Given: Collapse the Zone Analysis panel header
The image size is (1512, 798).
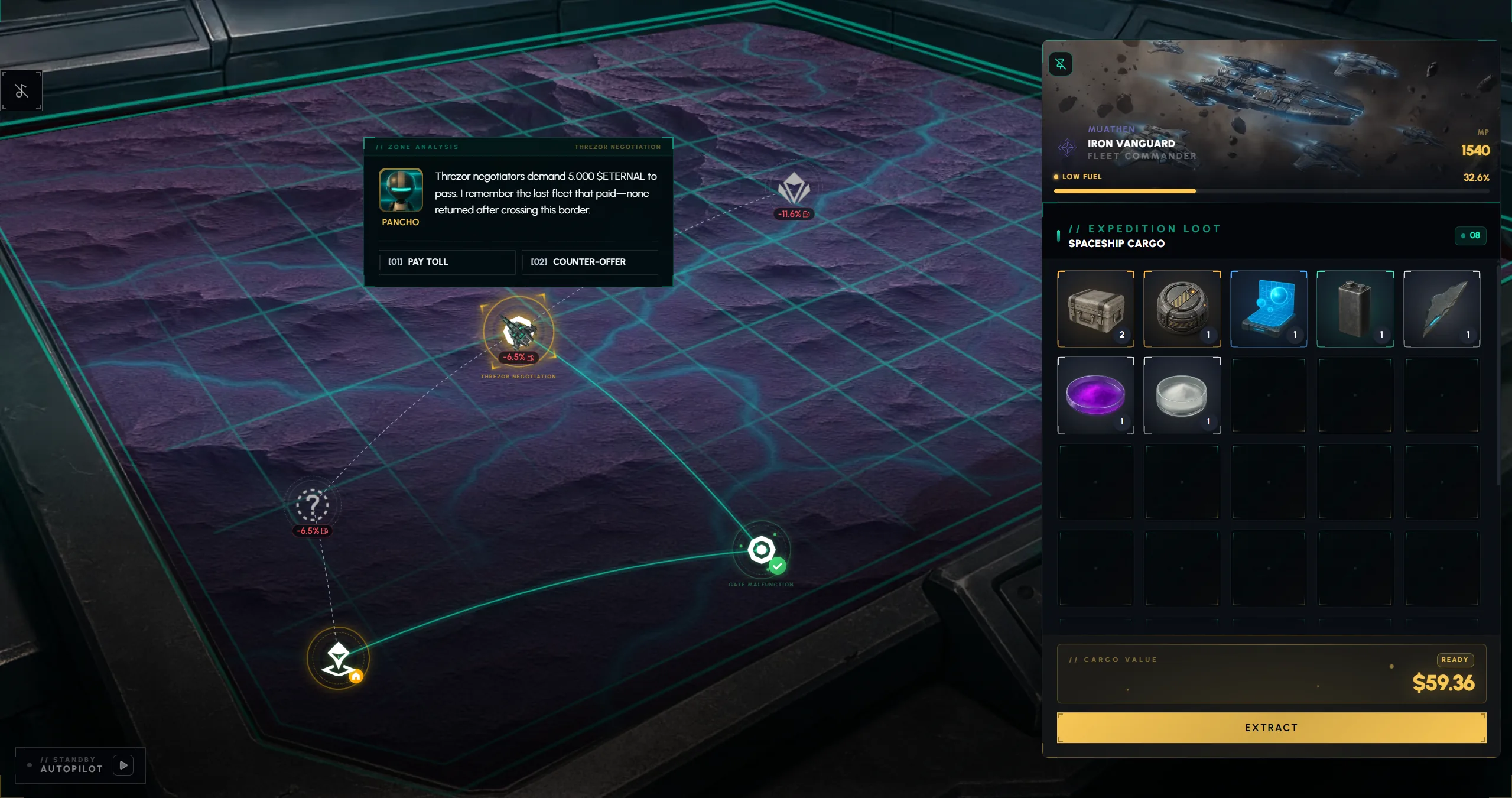Looking at the screenshot, I should point(417,147).
